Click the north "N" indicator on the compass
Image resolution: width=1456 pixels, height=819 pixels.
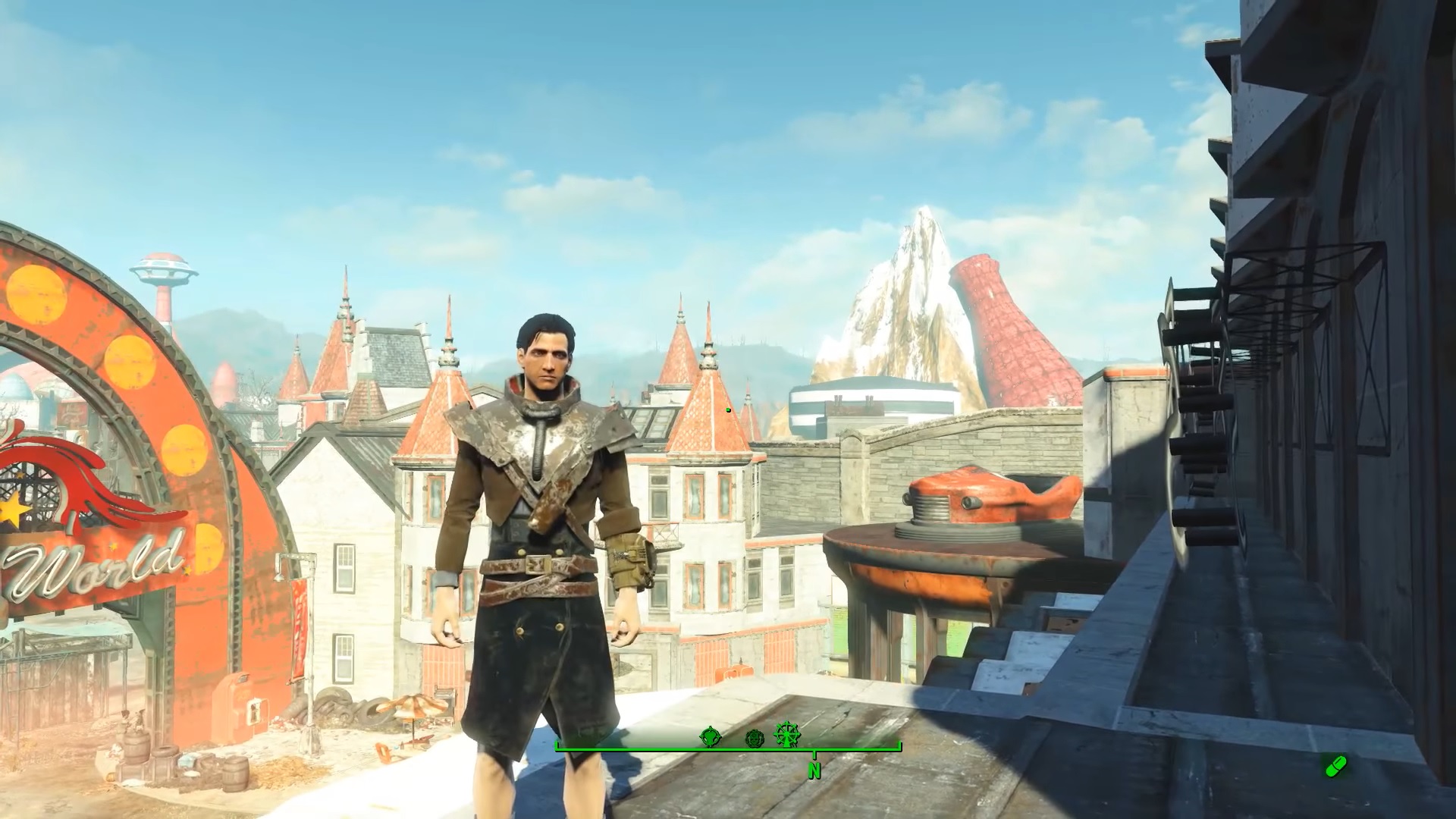click(x=814, y=770)
